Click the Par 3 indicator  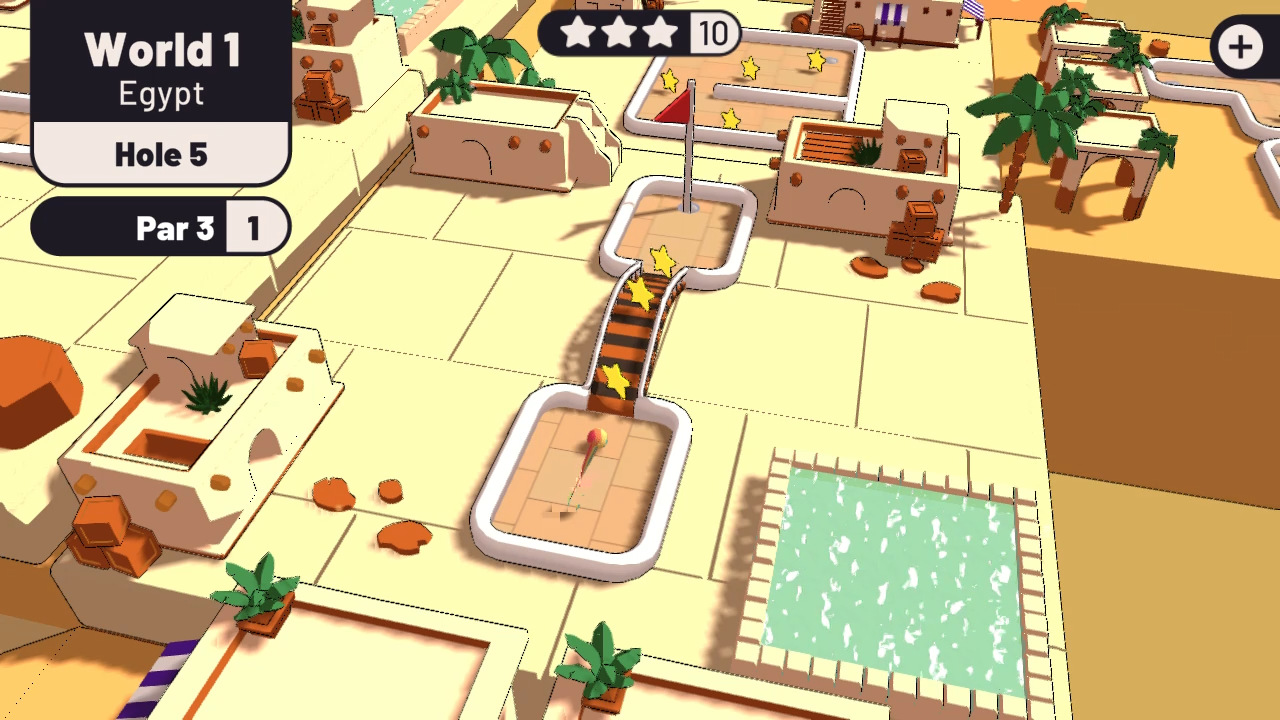click(175, 228)
